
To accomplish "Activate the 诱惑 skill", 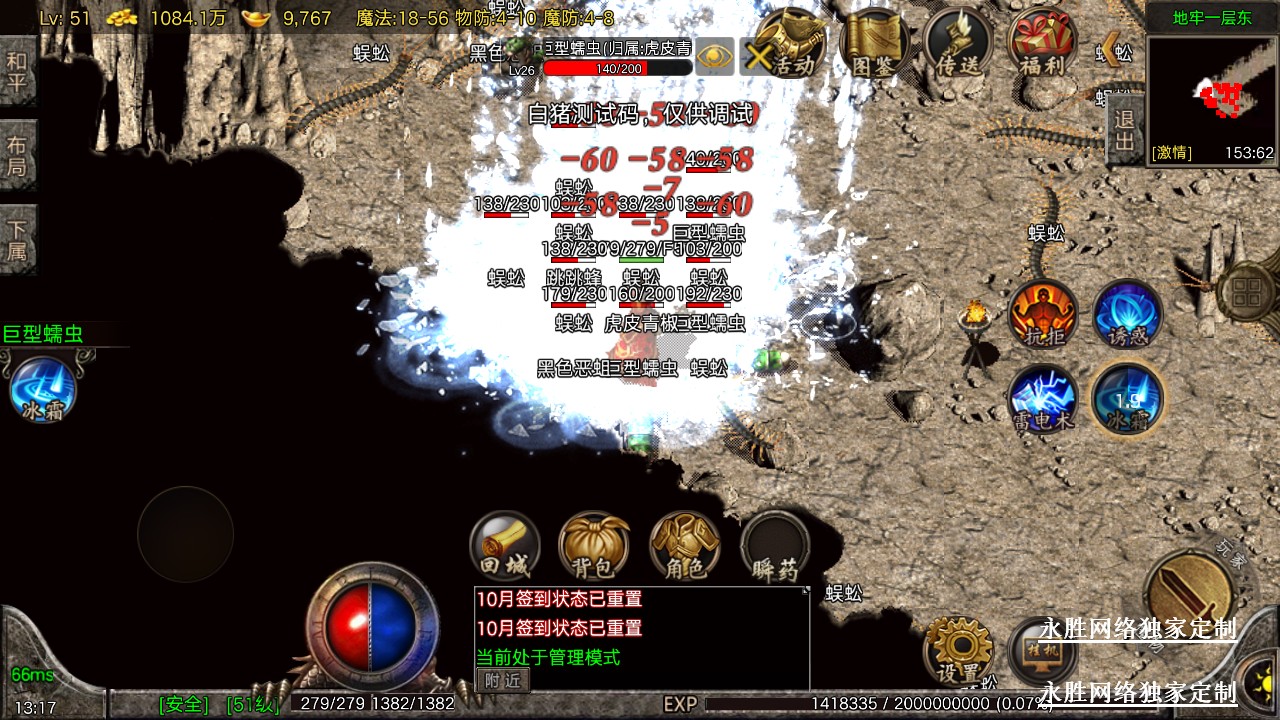I will 1127,314.
